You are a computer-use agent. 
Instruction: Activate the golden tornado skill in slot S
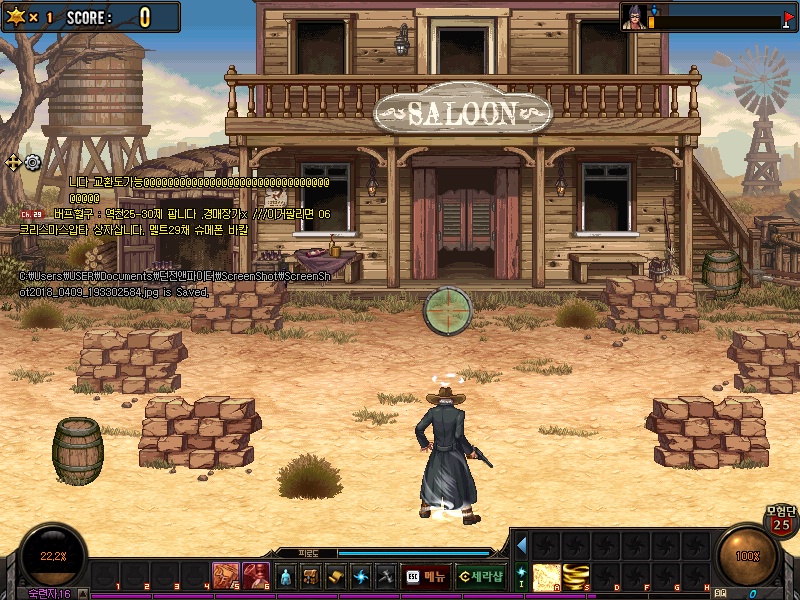[x=575, y=576]
